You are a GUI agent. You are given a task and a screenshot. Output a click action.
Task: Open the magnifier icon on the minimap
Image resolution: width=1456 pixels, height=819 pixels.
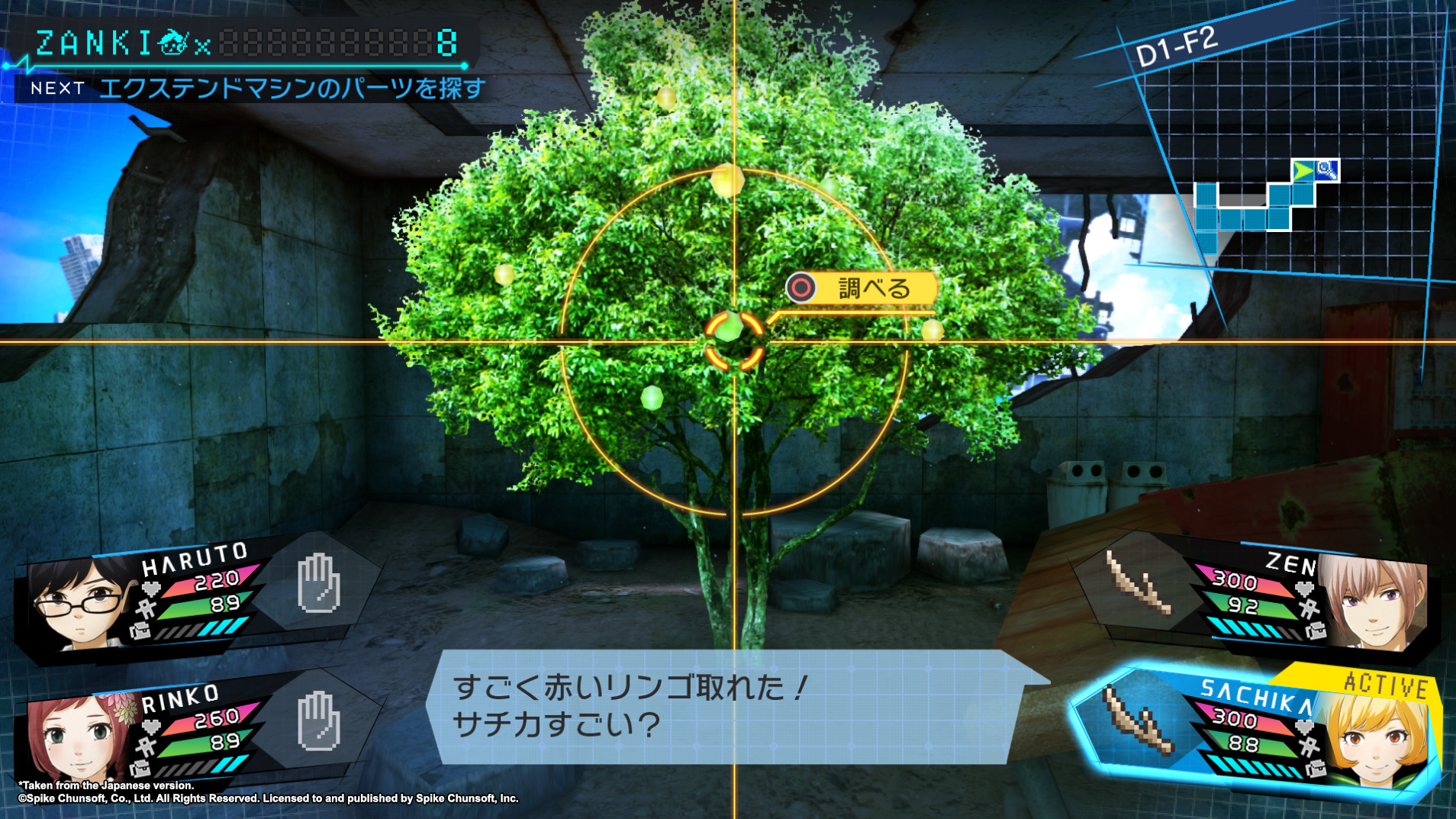(x=1327, y=171)
